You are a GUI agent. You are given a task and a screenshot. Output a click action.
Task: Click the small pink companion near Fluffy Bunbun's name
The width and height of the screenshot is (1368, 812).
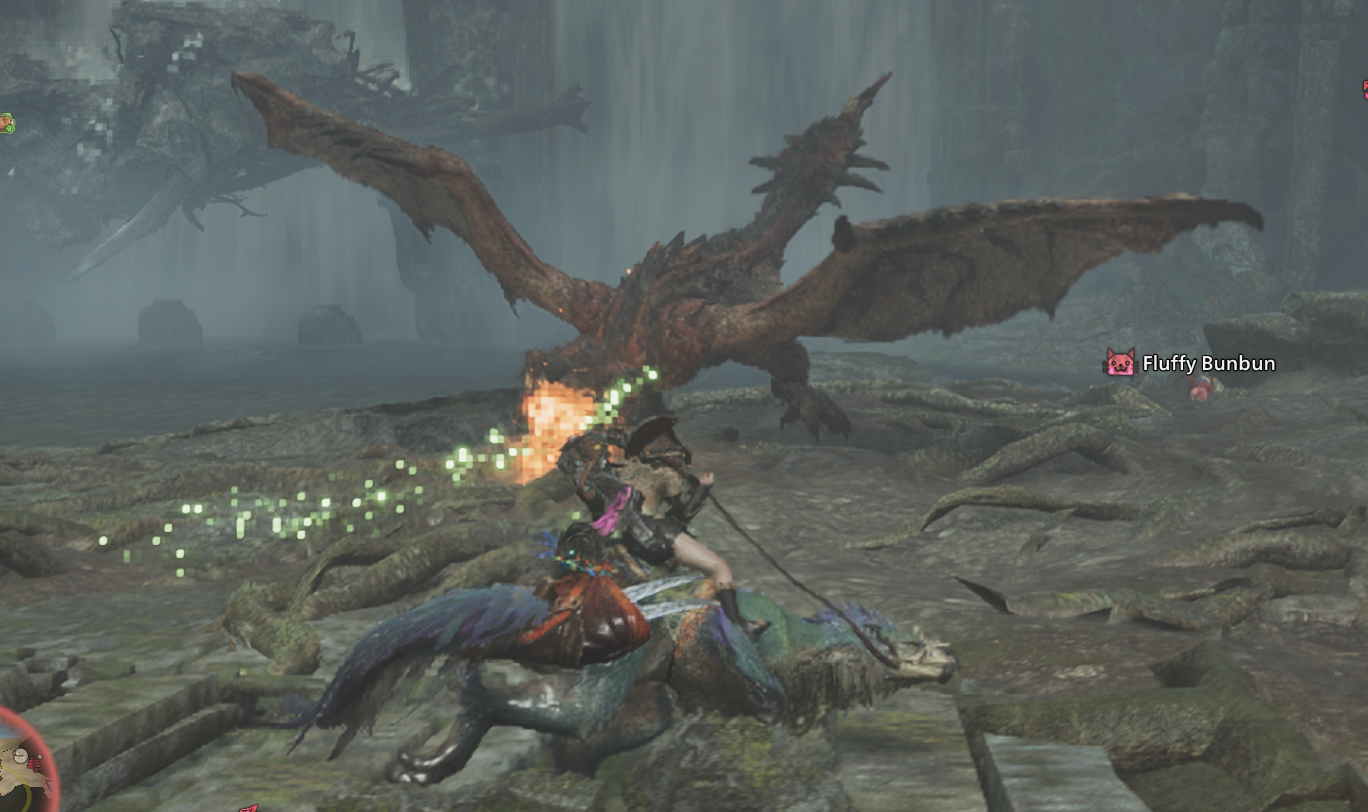tap(1199, 388)
